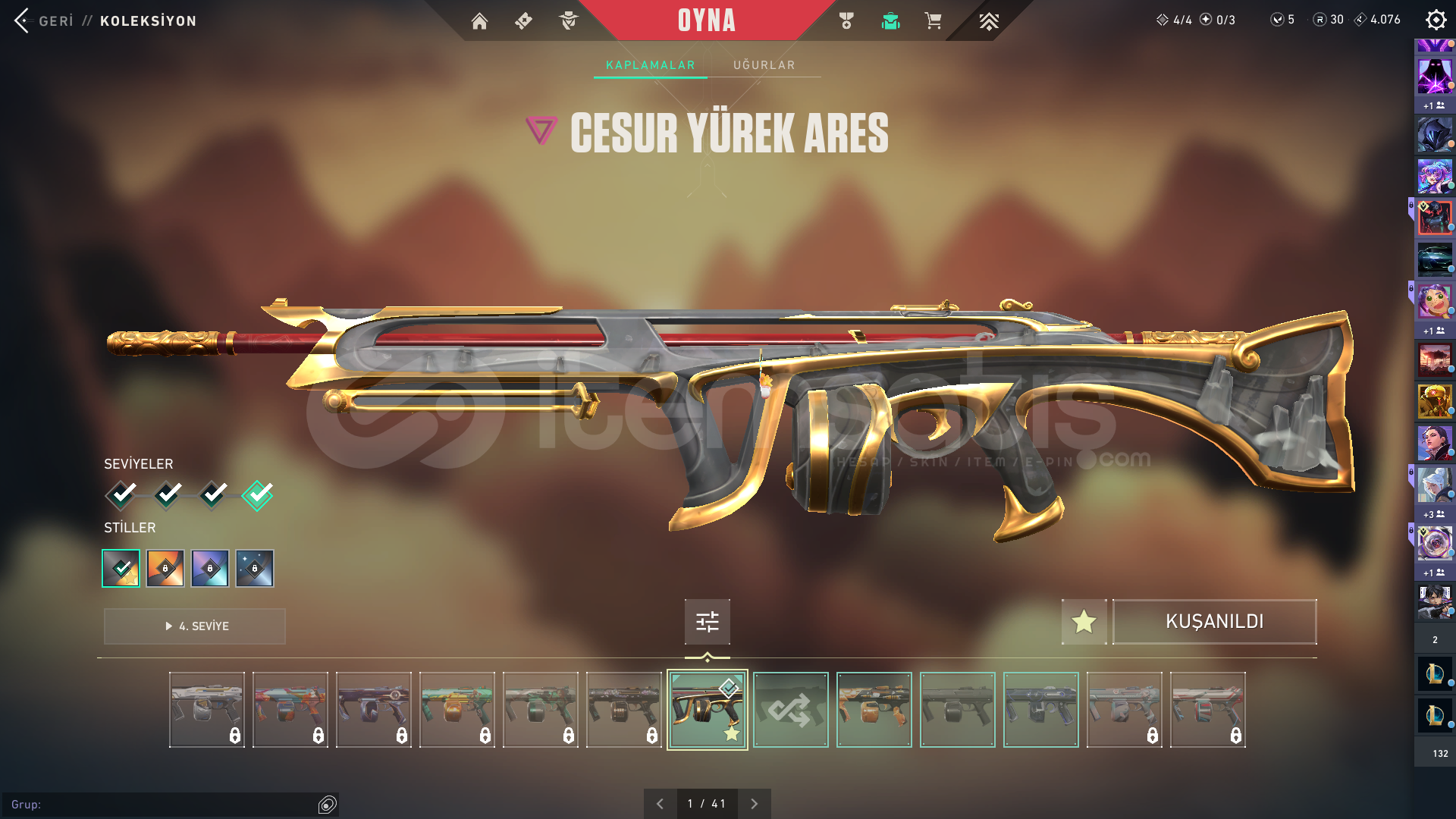Play the 4. SEVİYE preview

click(195, 626)
